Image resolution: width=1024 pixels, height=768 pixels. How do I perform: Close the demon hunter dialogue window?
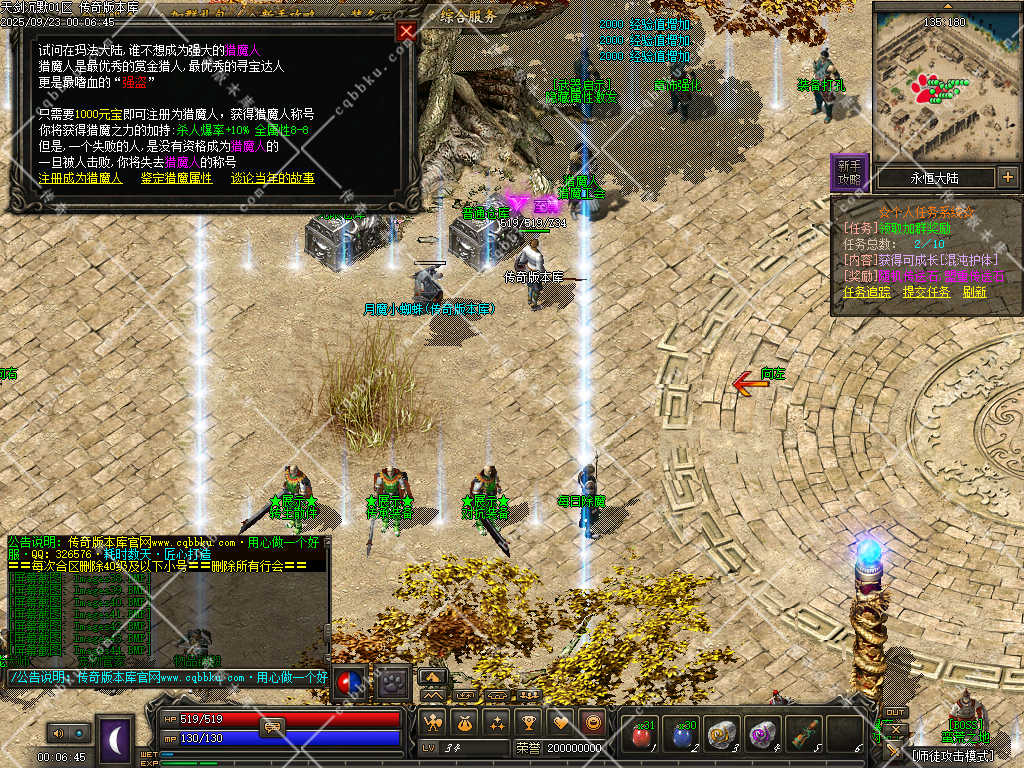click(x=406, y=31)
